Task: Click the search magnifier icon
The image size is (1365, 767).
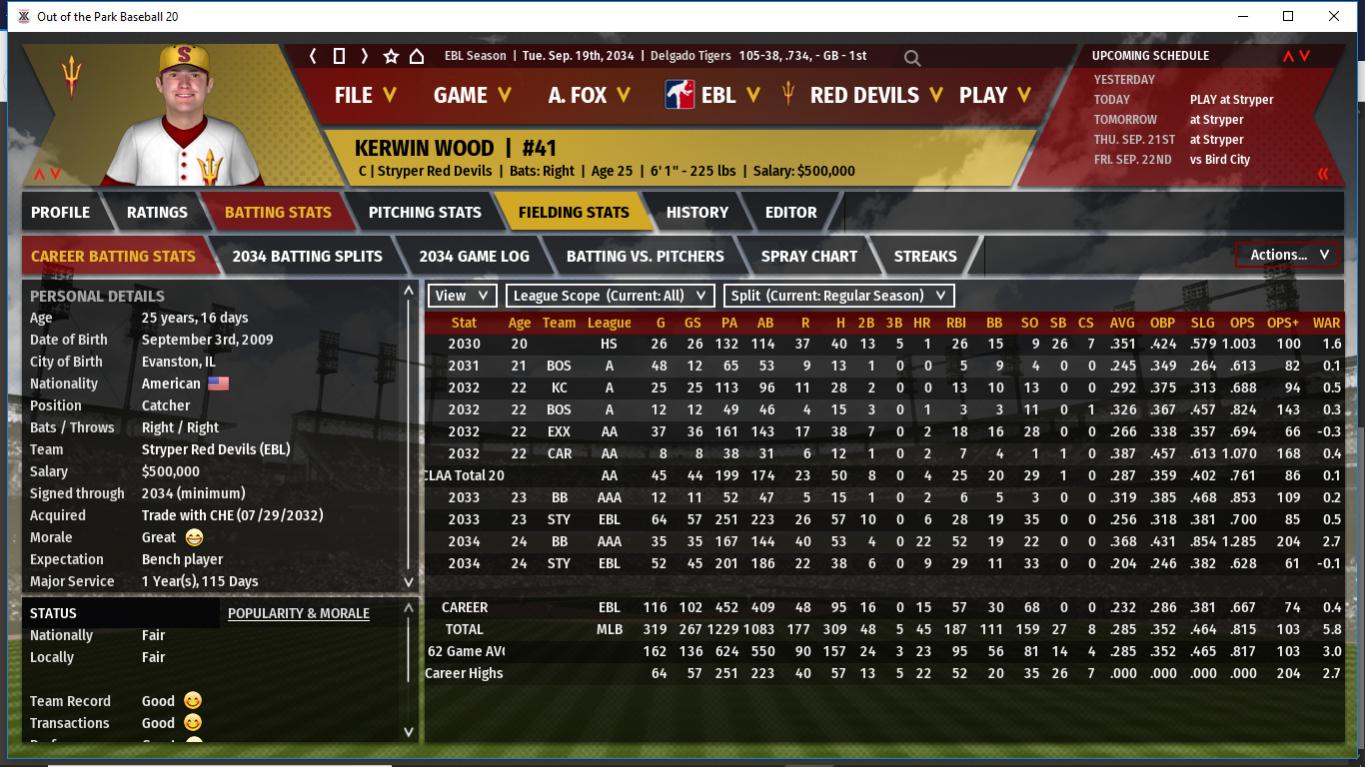Action: [x=912, y=58]
